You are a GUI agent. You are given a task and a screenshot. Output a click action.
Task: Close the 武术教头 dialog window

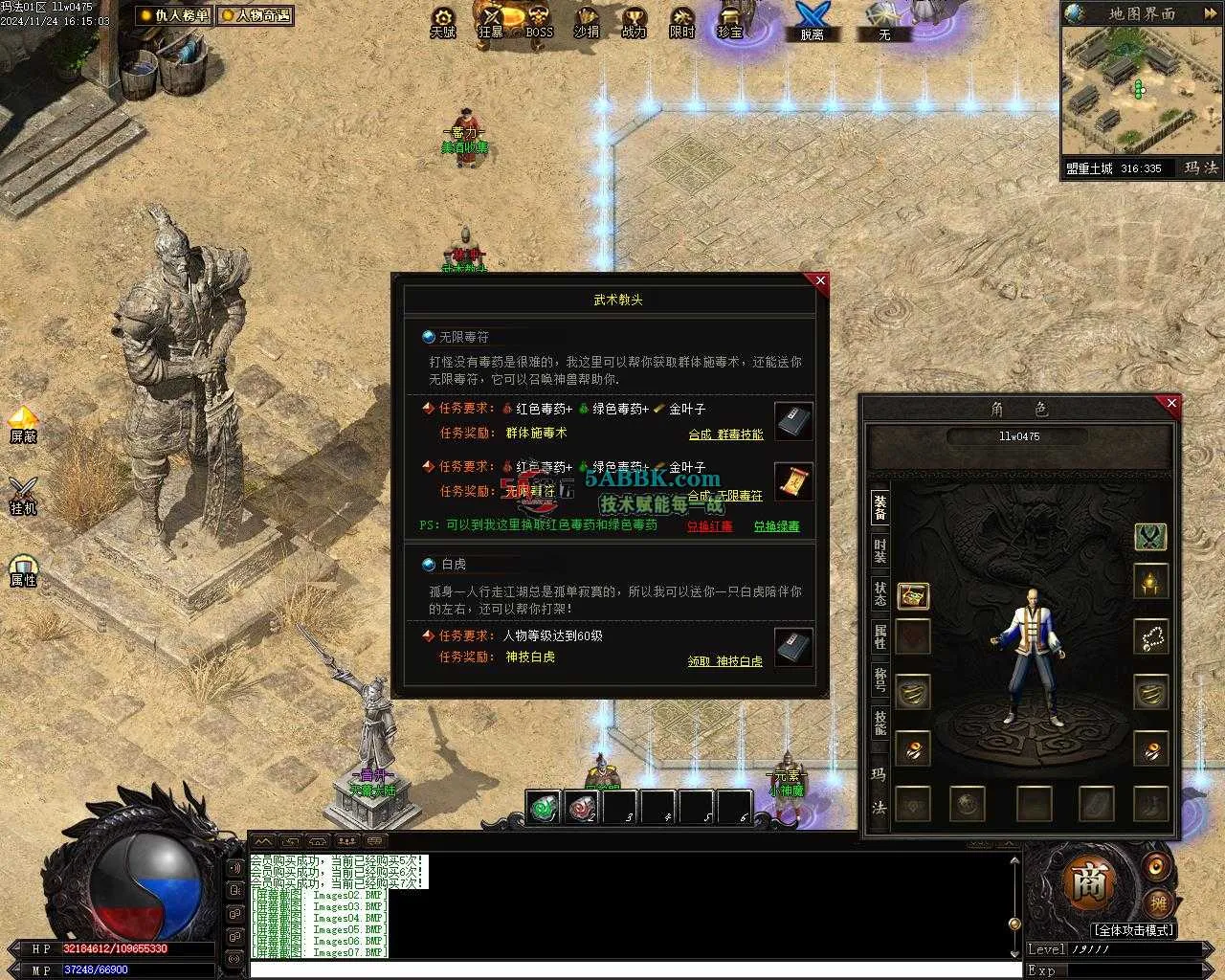click(x=819, y=280)
